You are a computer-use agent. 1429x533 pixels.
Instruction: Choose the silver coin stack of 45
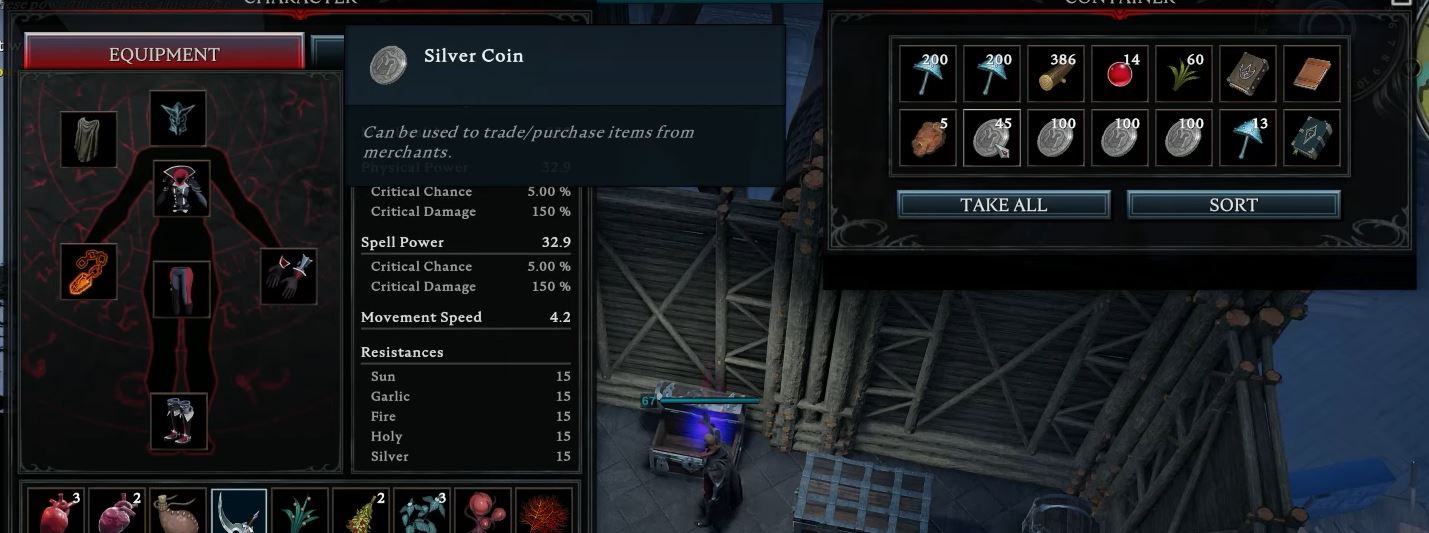[991, 138]
